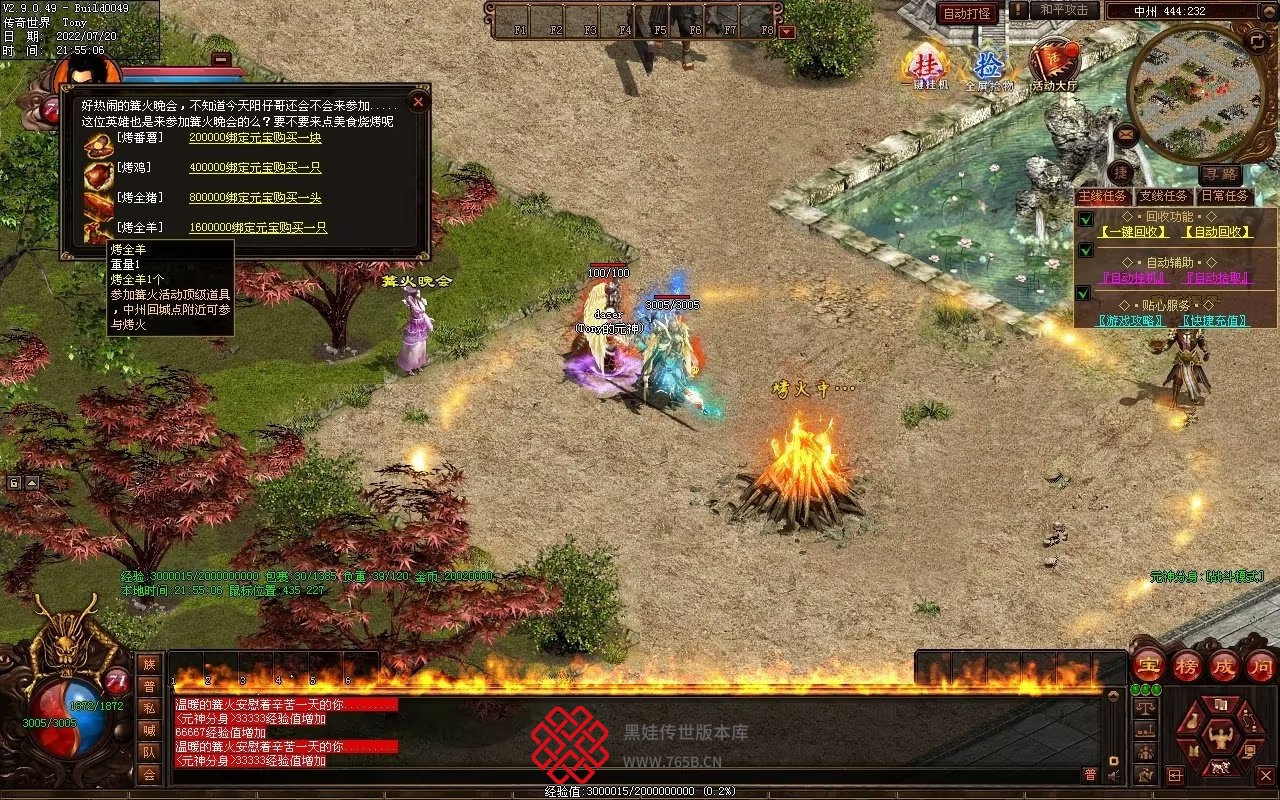This screenshot has width=1280, height=800.
Task: Open the 活动大厅 activity hall
Action: [x=1054, y=65]
